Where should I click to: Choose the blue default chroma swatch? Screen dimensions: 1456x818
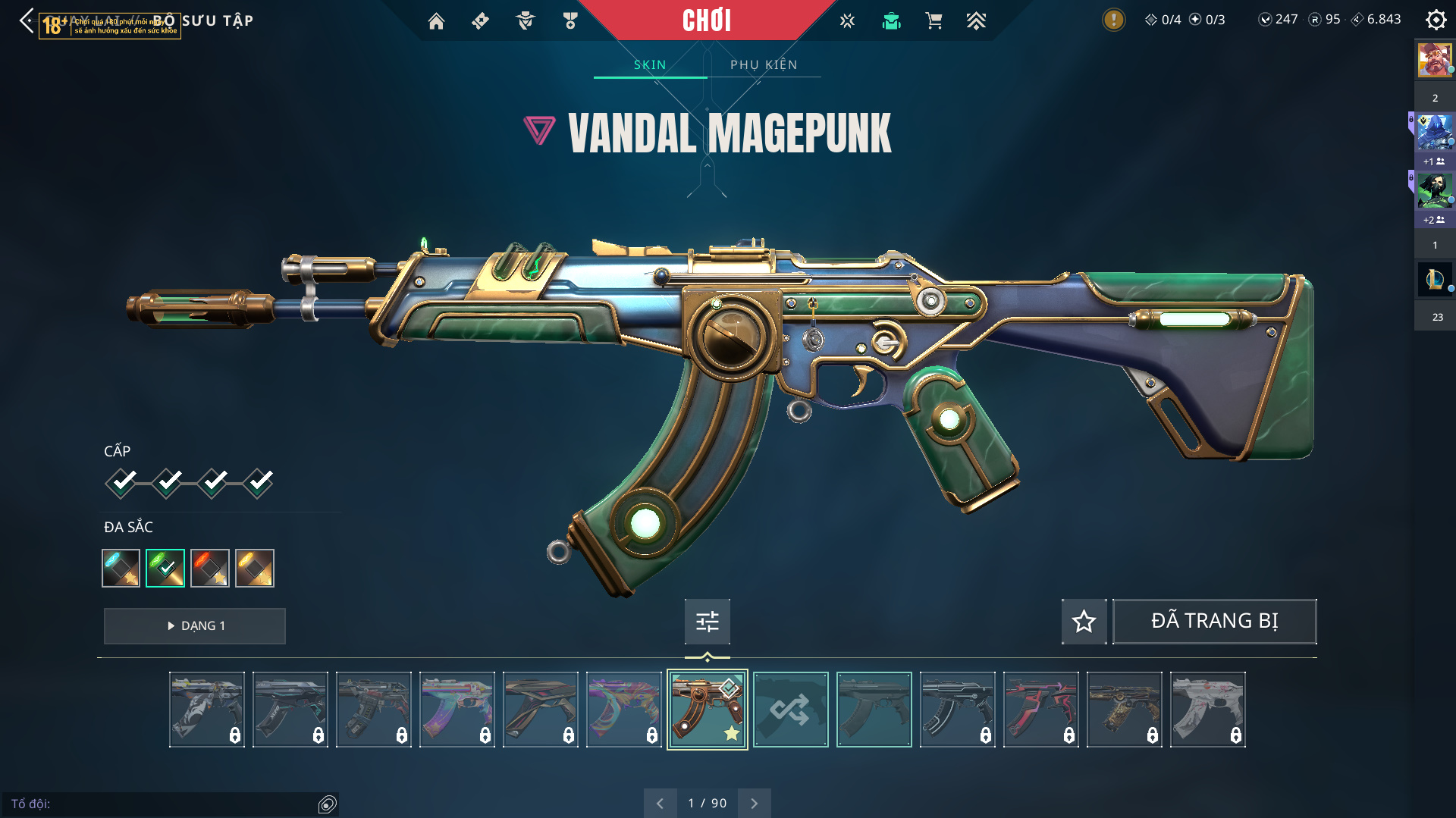[121, 568]
